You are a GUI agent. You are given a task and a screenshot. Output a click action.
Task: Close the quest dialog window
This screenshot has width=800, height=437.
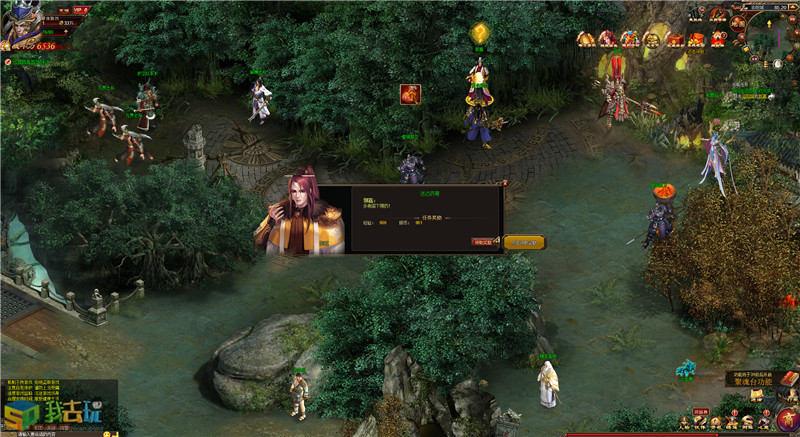click(x=505, y=183)
